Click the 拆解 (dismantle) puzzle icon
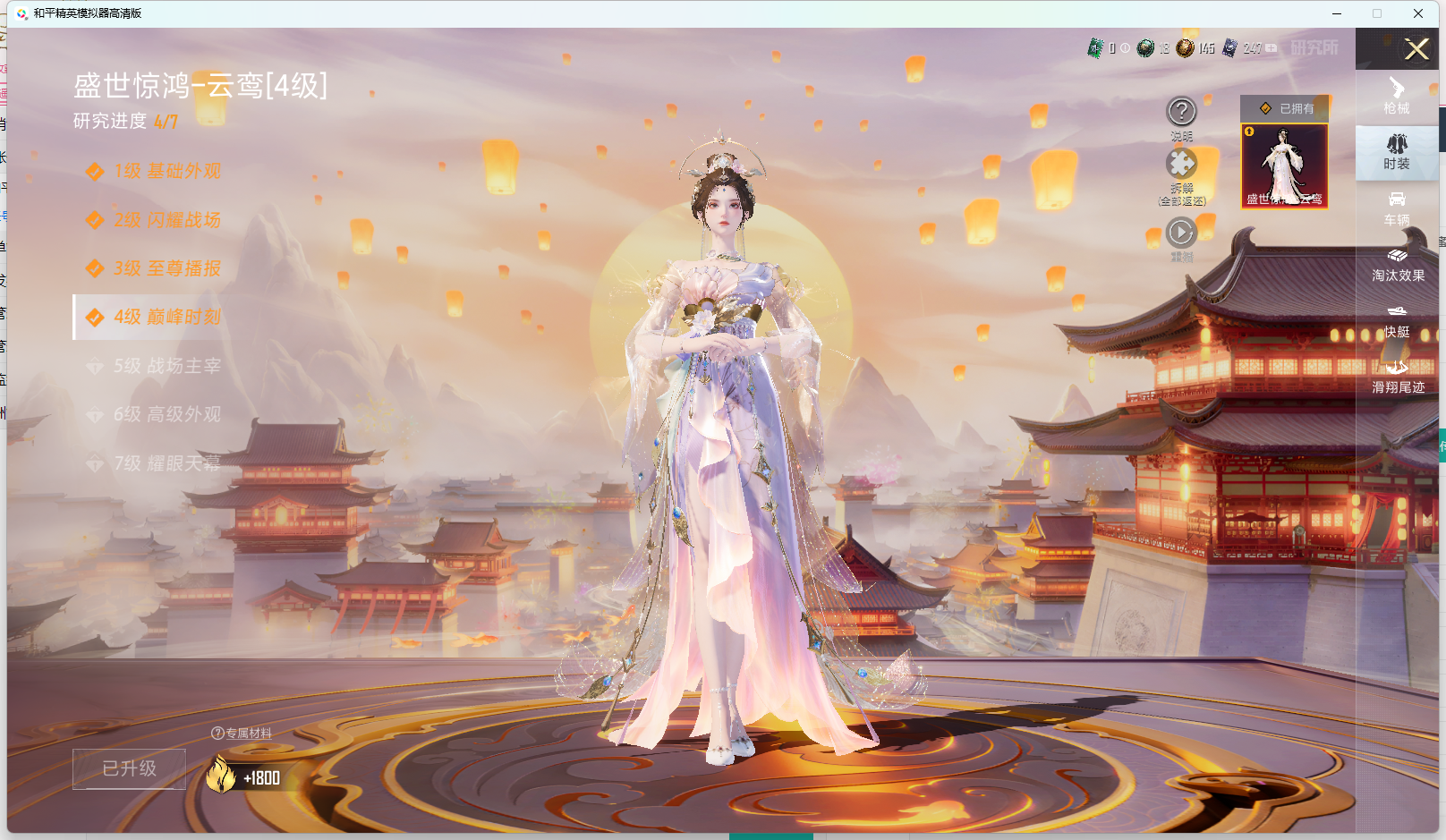Image resolution: width=1446 pixels, height=840 pixels. pyautogui.click(x=1182, y=165)
